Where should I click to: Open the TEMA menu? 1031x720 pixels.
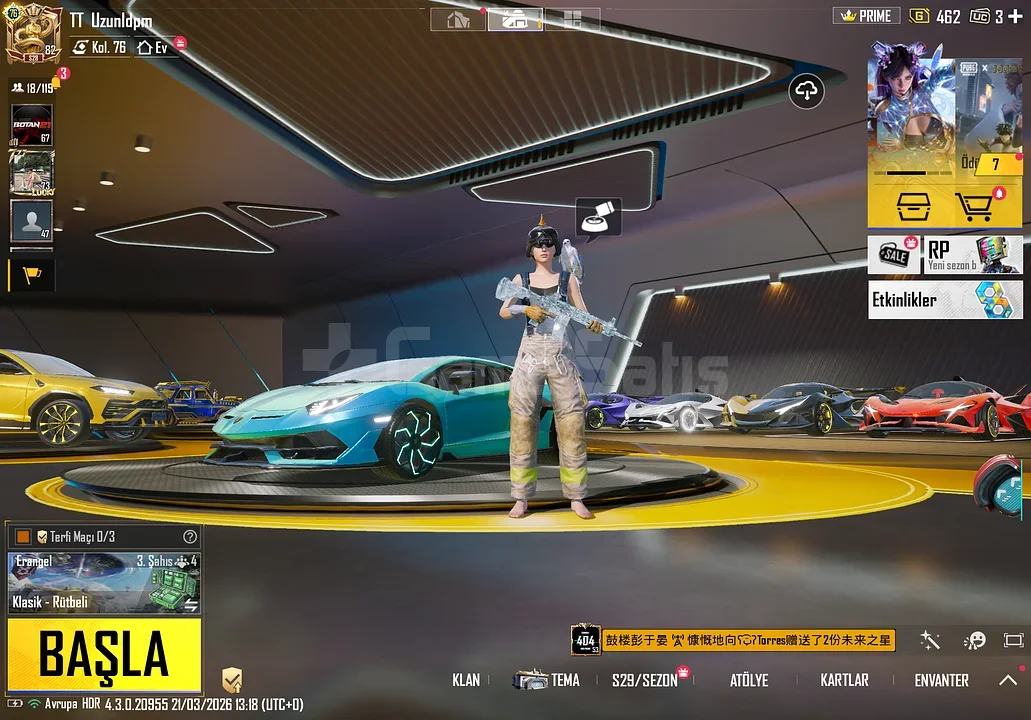pyautogui.click(x=548, y=680)
